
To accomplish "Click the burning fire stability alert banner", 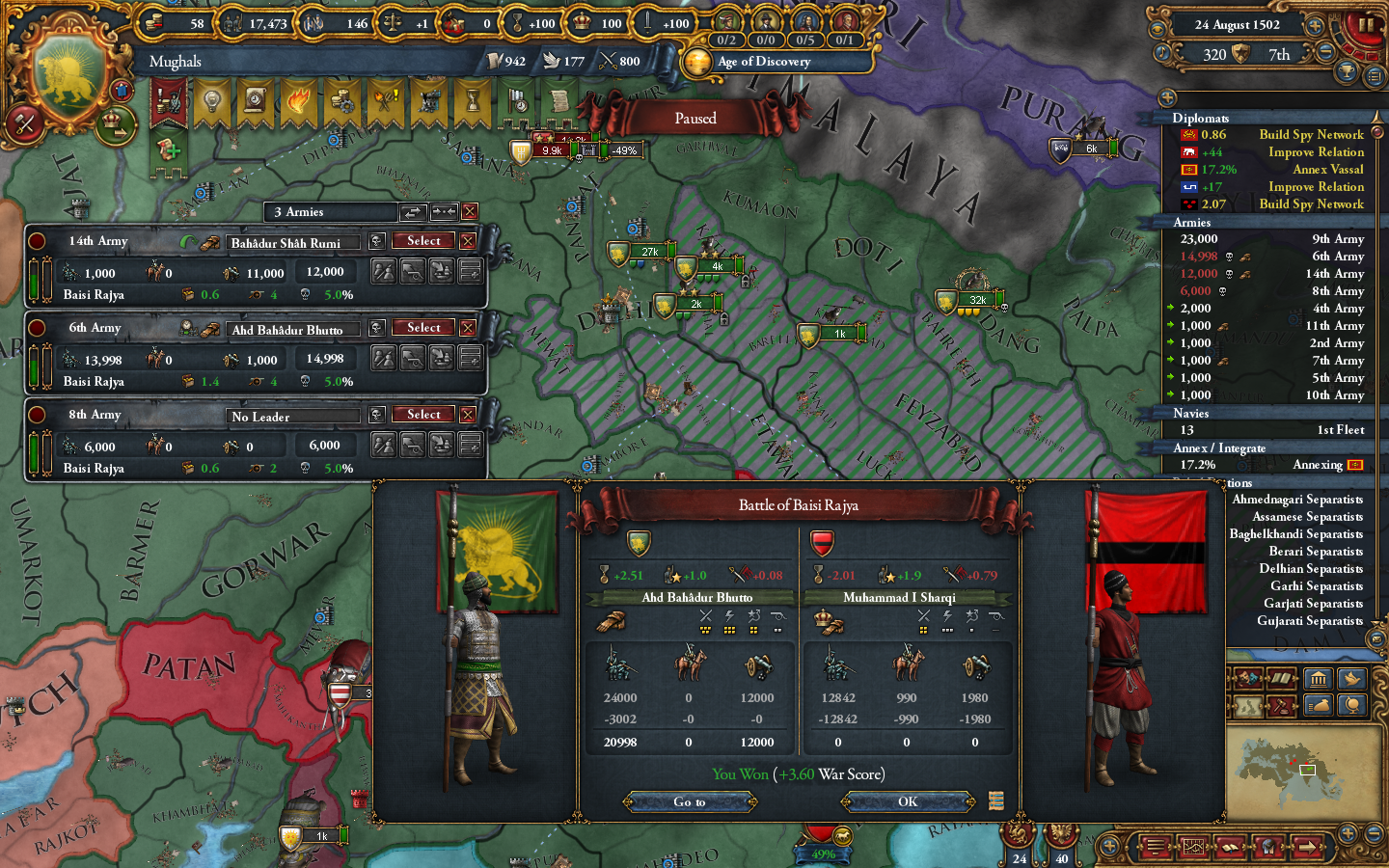I will click(x=299, y=102).
